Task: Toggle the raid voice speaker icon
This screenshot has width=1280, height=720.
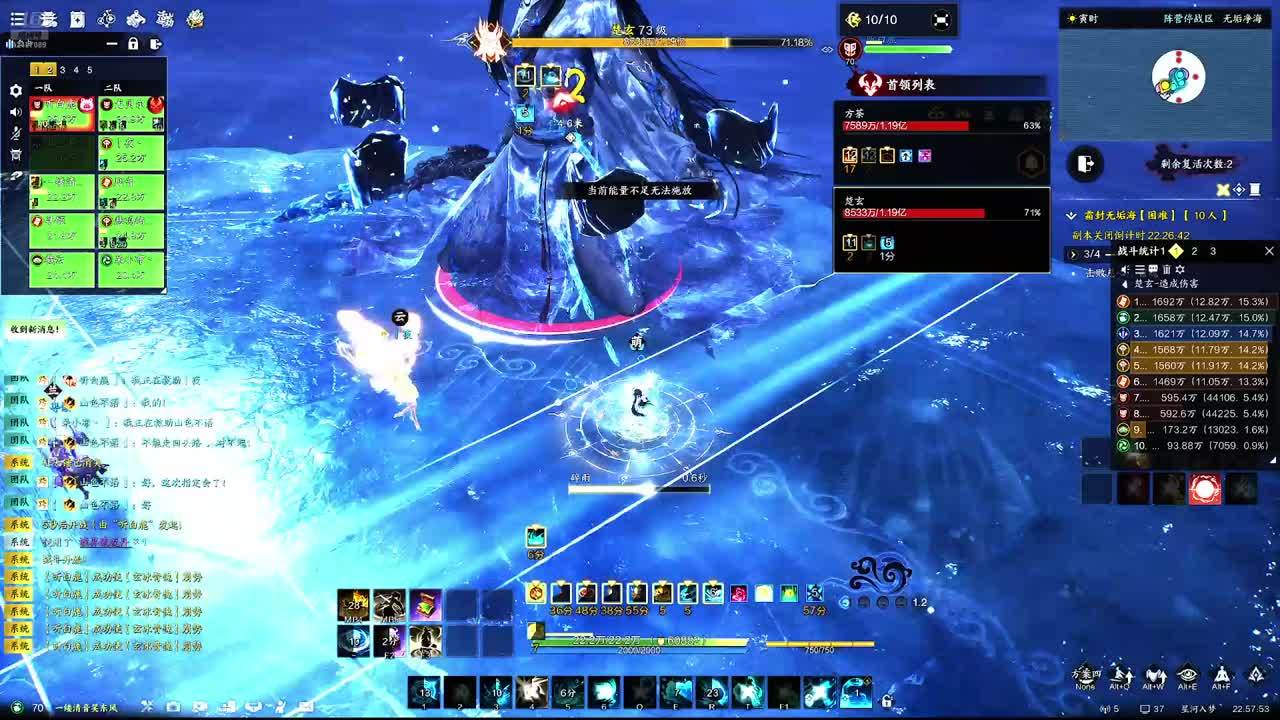Action: (x=15, y=112)
